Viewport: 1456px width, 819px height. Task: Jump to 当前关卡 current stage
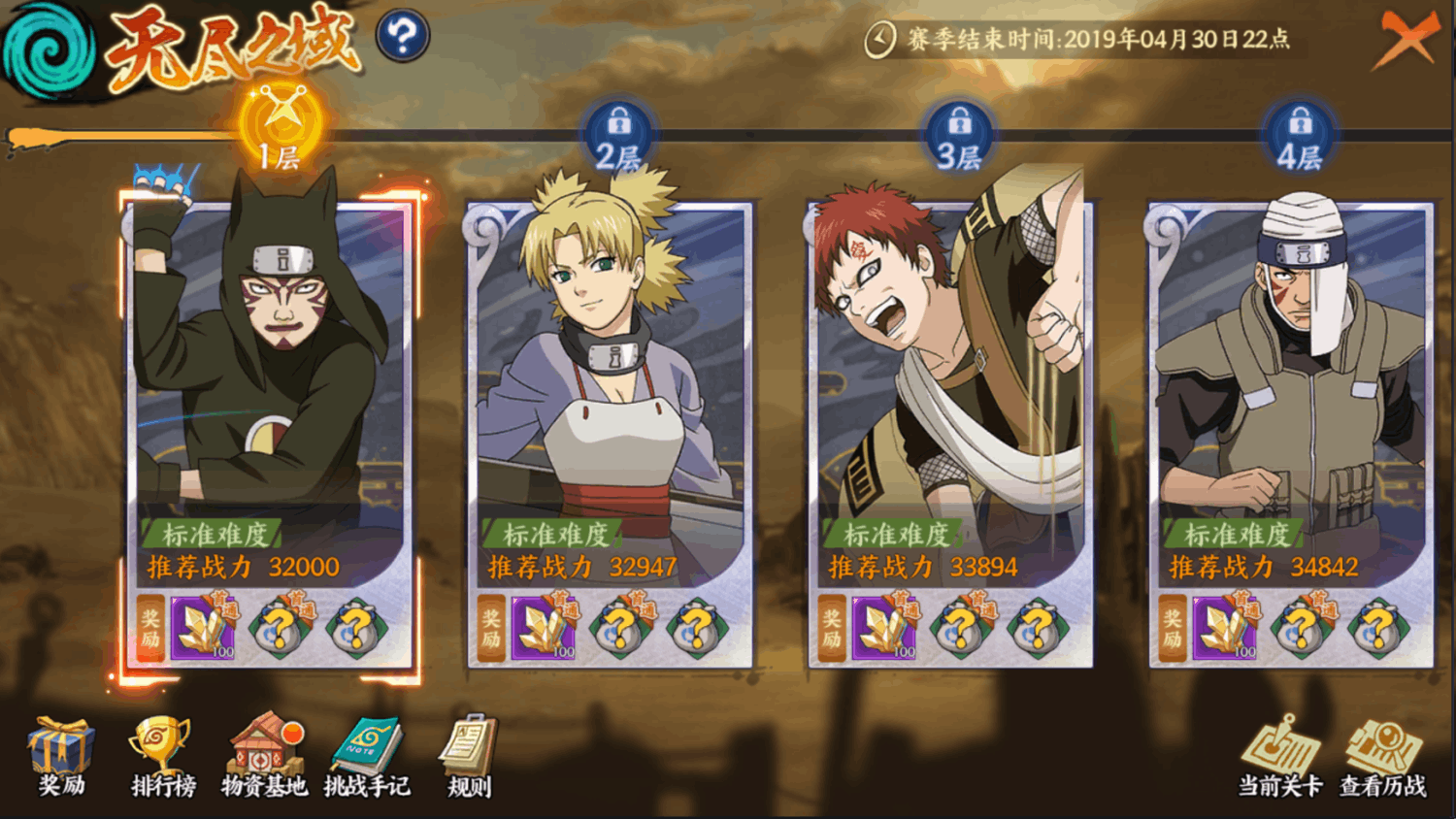pyautogui.click(x=1280, y=759)
